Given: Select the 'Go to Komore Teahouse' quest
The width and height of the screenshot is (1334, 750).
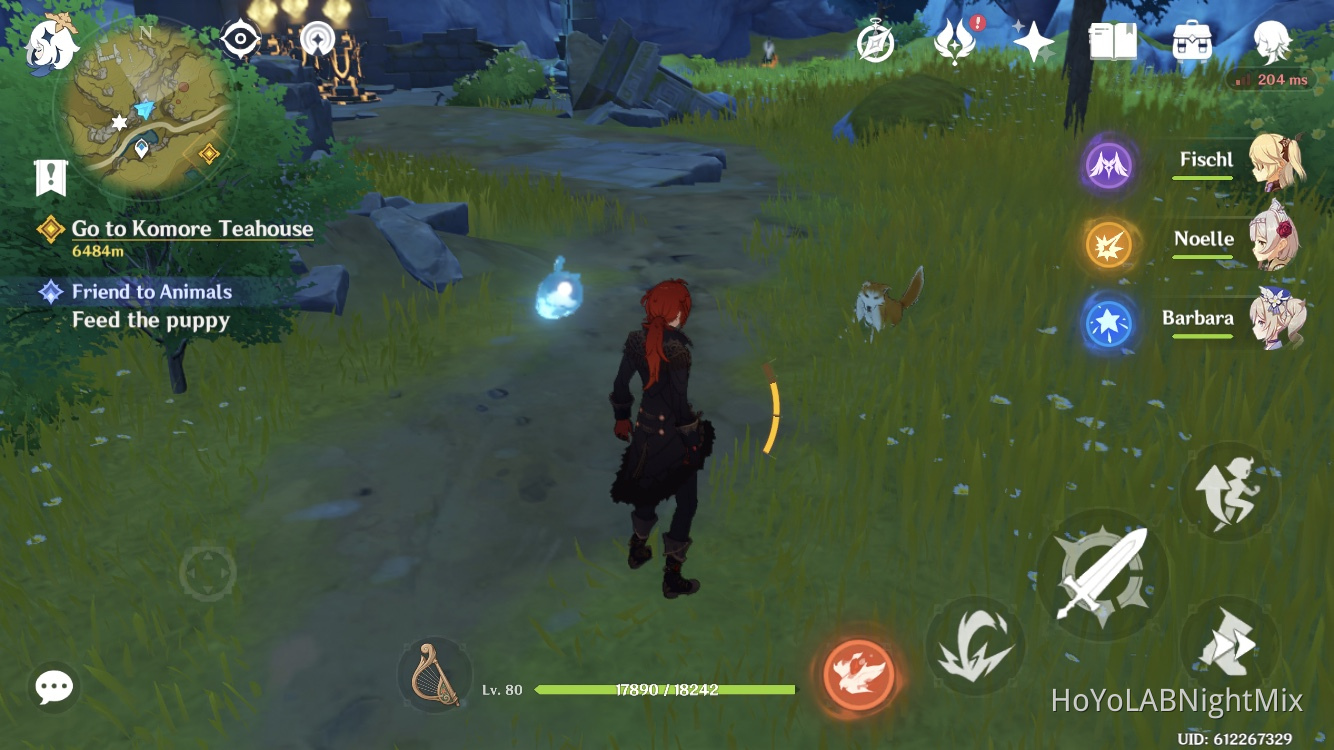Looking at the screenshot, I should coord(190,228).
